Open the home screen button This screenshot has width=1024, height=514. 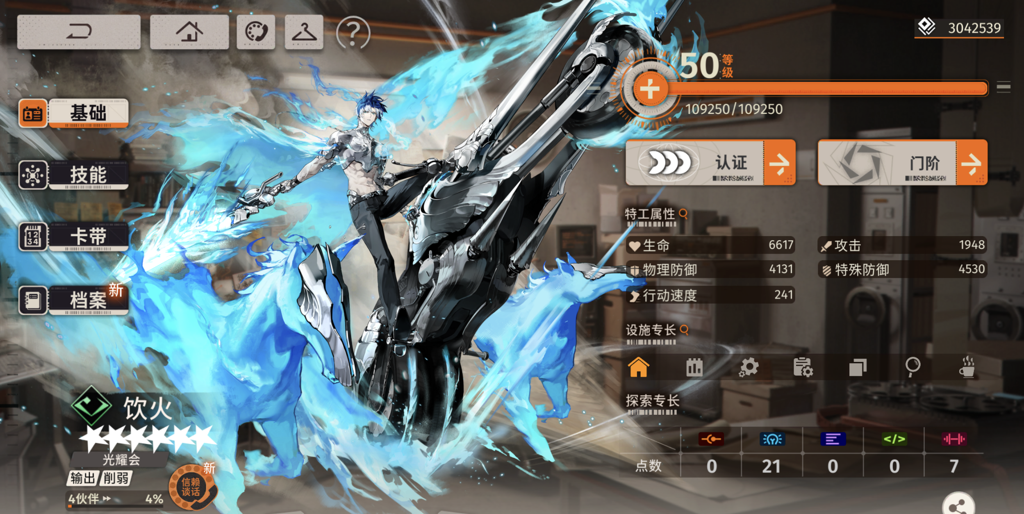click(x=189, y=32)
